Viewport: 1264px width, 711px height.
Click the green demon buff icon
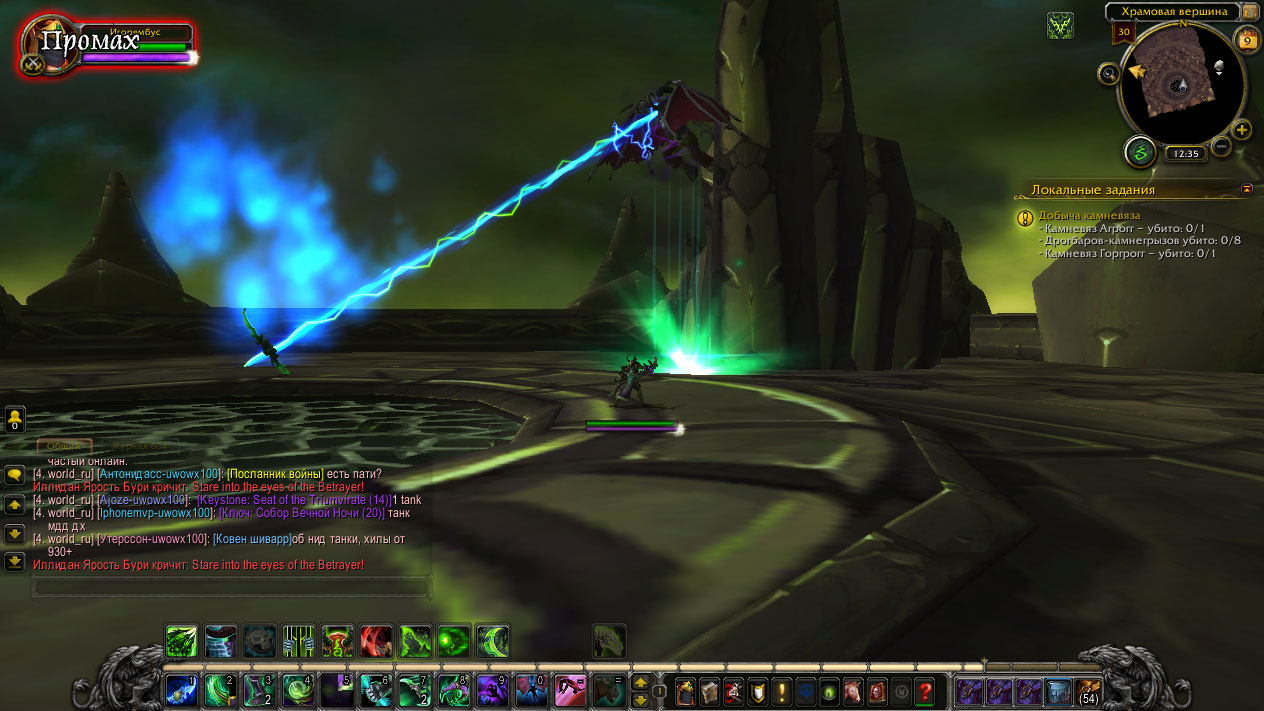click(x=1060, y=26)
